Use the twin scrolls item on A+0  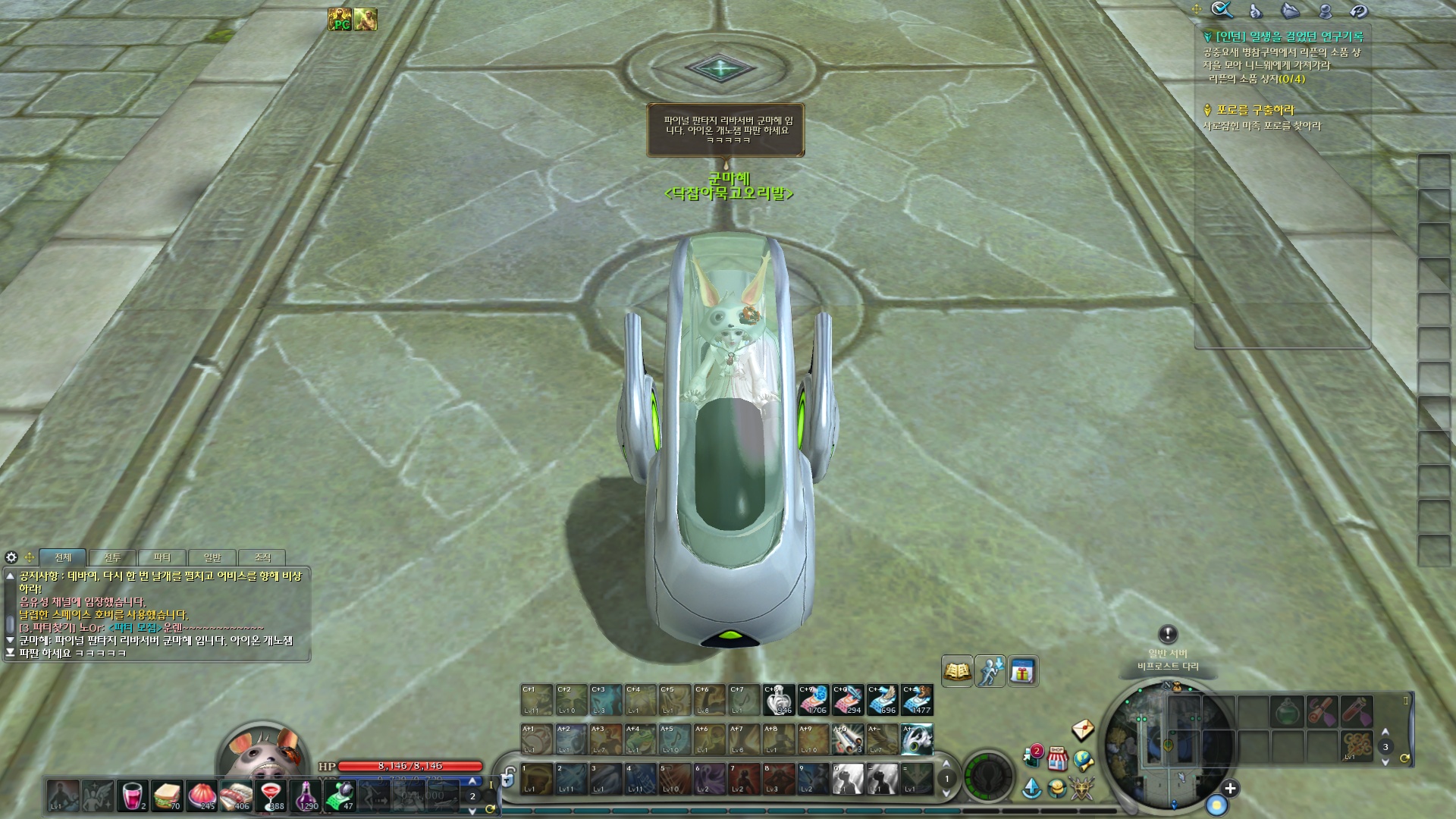[x=847, y=739]
